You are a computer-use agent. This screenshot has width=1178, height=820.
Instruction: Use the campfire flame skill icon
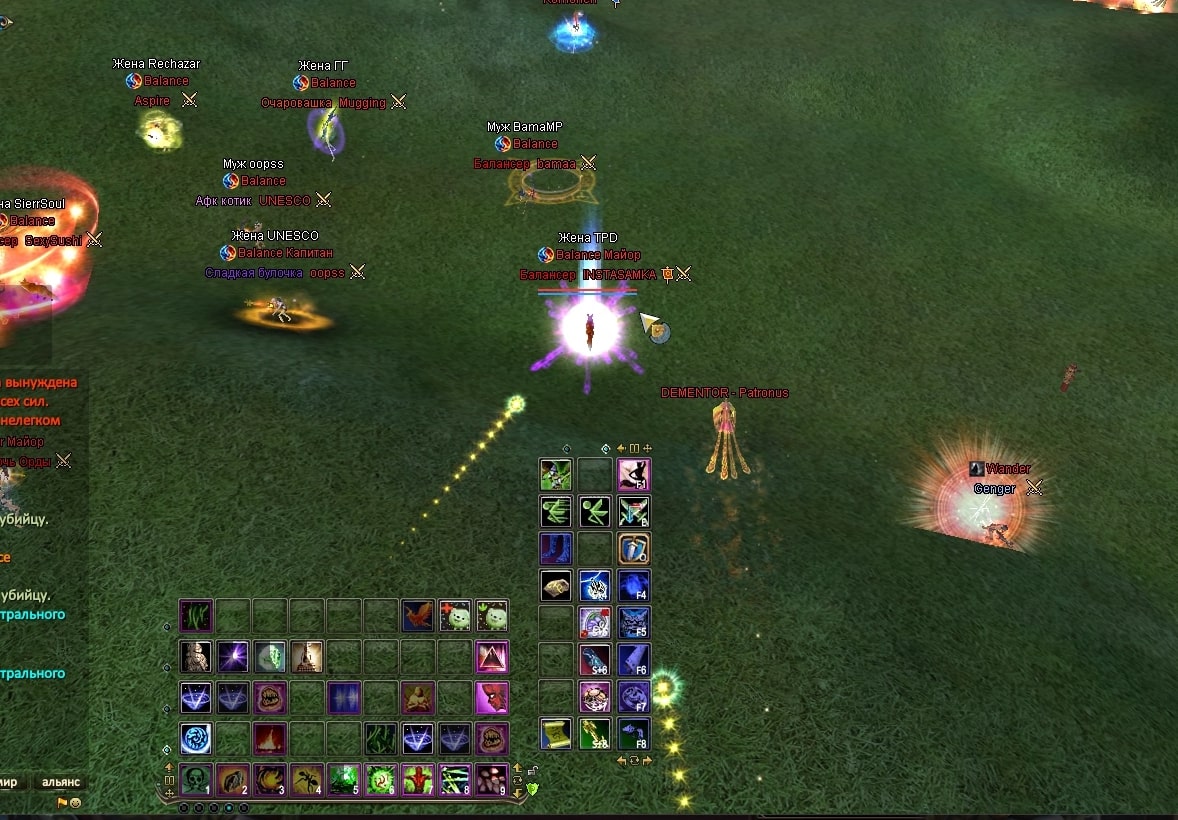tap(269, 739)
